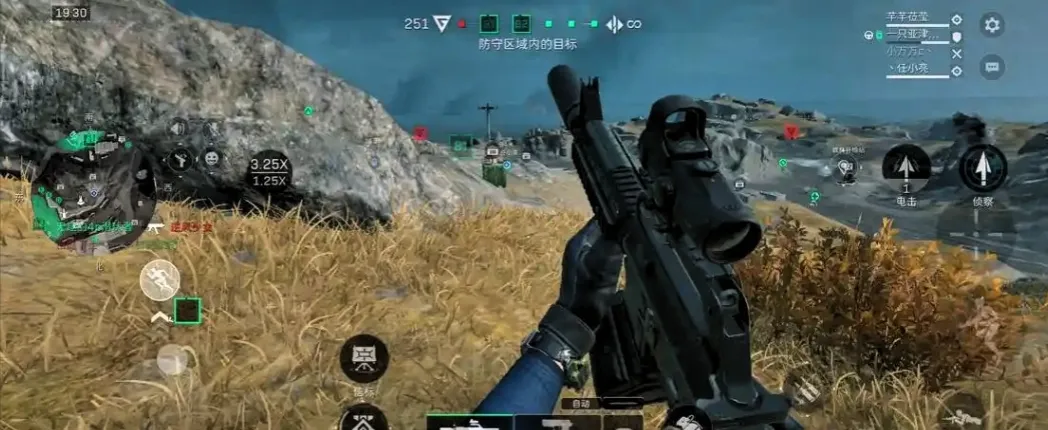This screenshot has height=430, width=1048.
Task: Tap the ammo bullets button
Action: click(802, 390)
